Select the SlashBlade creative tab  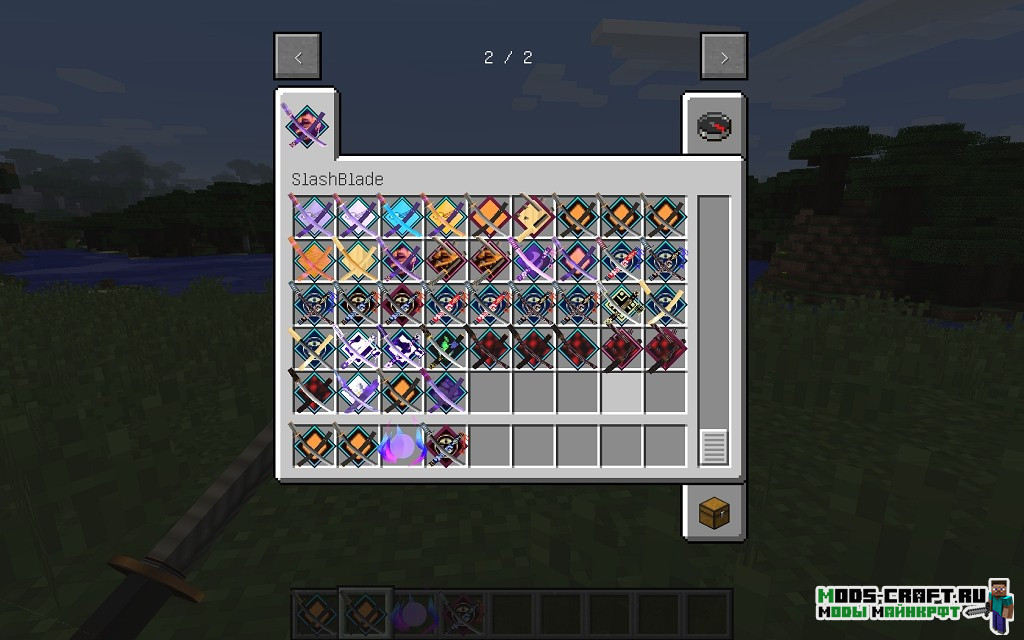(307, 126)
